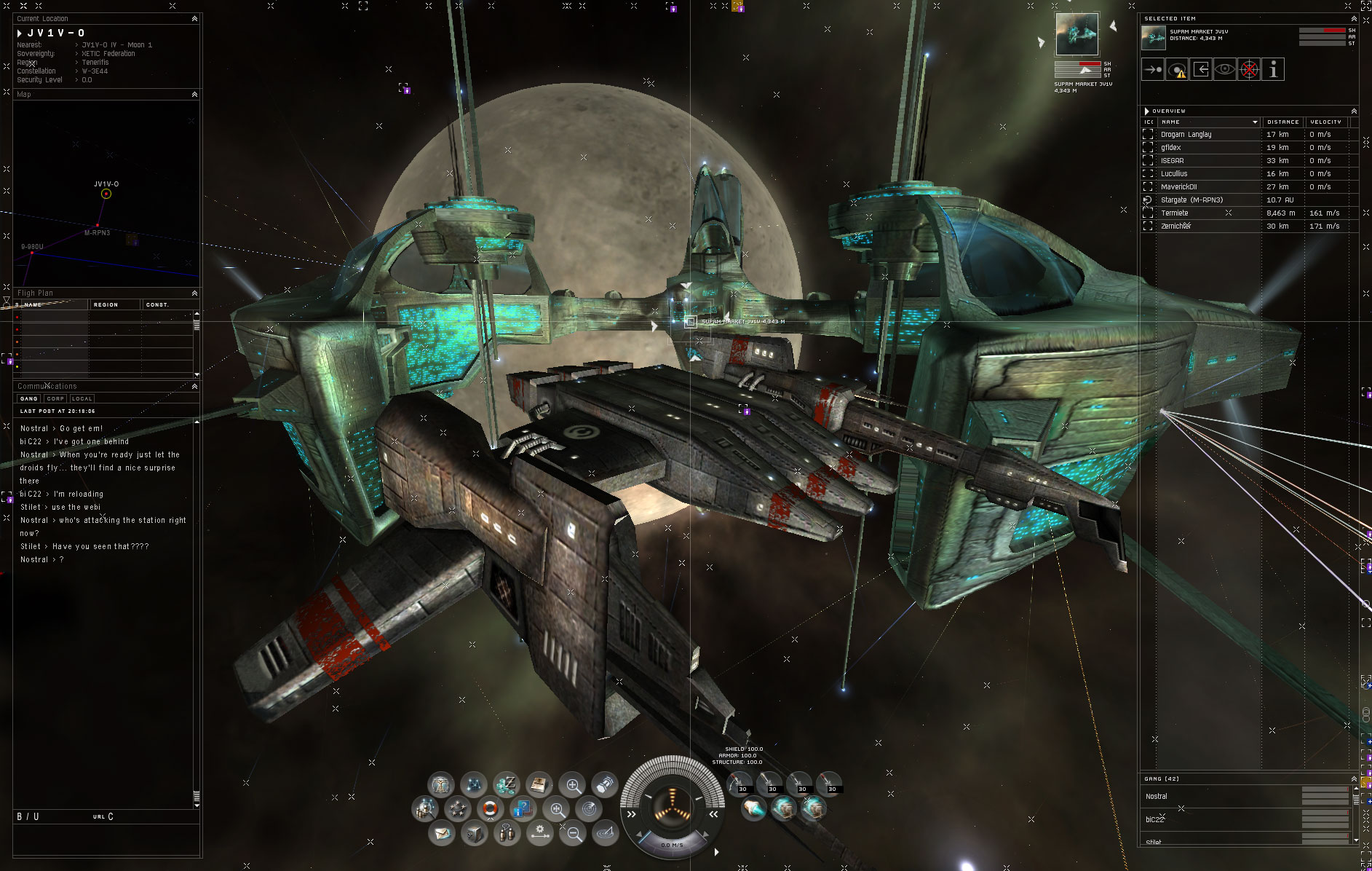
Task: Open the Local chat tab
Action: click(x=82, y=398)
